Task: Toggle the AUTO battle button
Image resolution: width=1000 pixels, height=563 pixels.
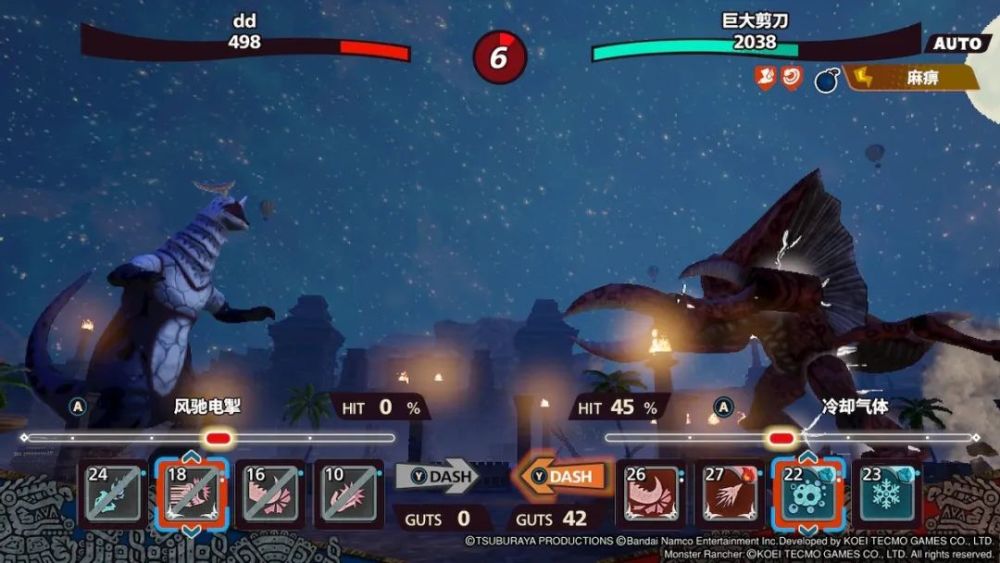Action: [x=957, y=44]
